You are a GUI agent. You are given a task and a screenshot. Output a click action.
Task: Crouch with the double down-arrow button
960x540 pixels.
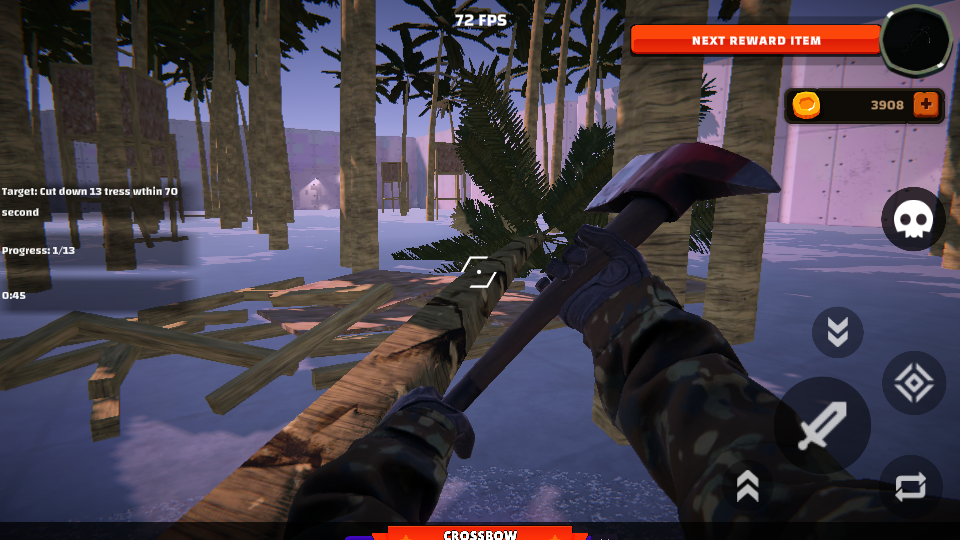click(837, 332)
